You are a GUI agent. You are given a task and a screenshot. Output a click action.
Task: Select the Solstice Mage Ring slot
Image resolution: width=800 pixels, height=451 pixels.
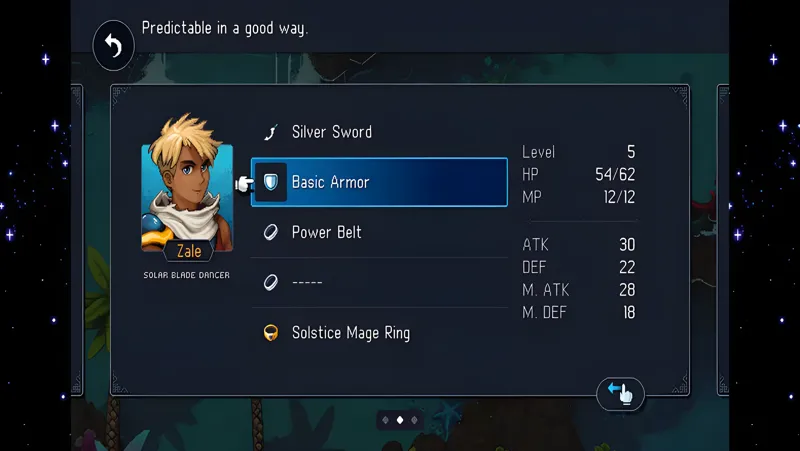coord(378,332)
